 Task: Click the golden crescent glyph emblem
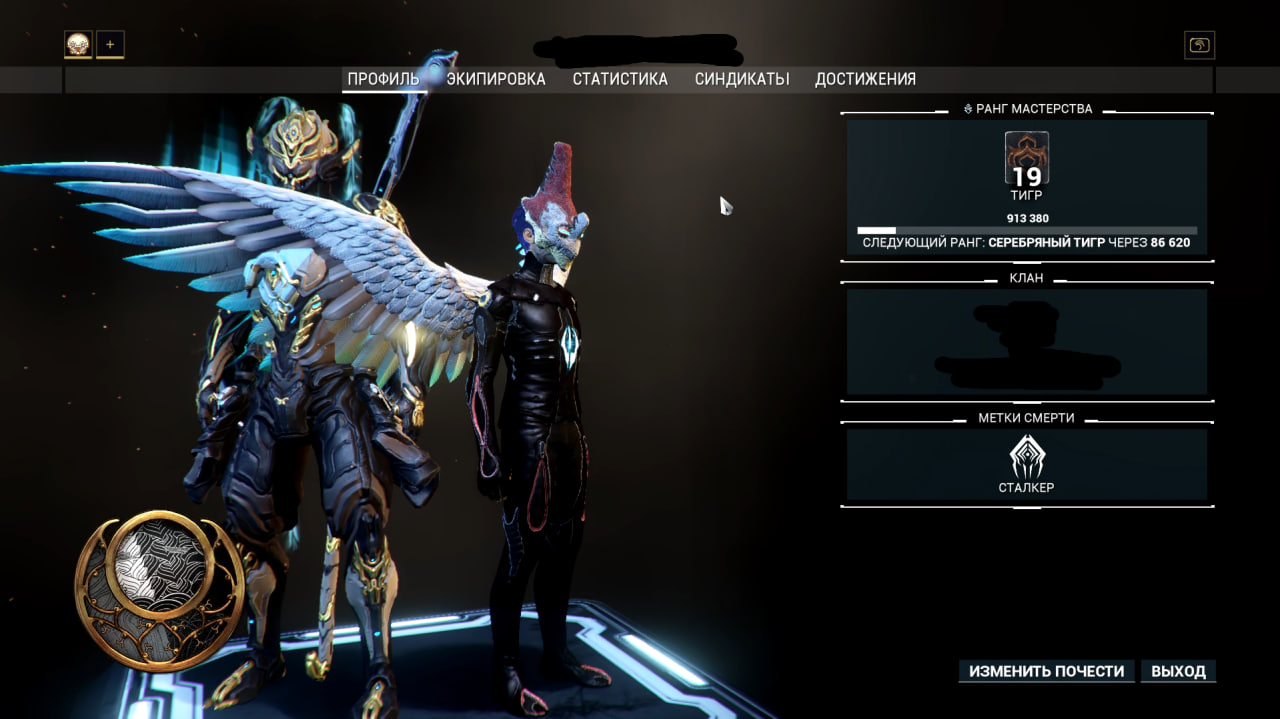point(159,590)
